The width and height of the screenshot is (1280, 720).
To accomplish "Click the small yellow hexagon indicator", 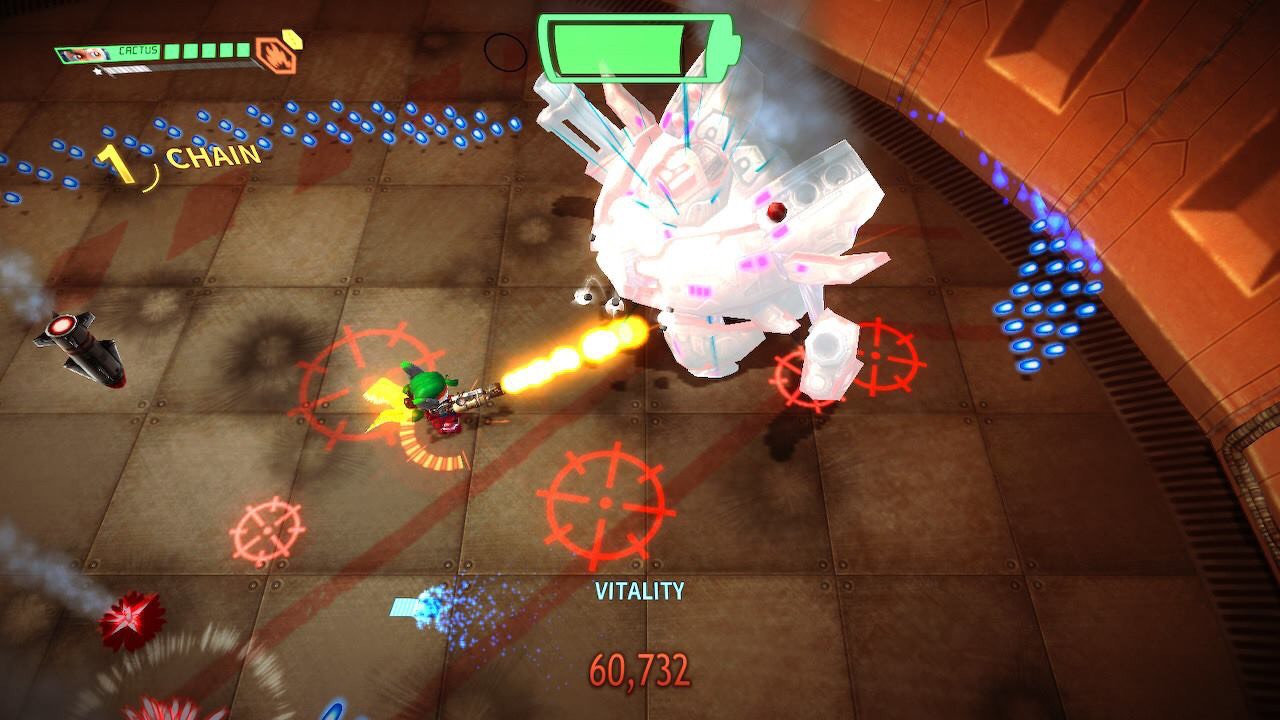I will pyautogui.click(x=291, y=38).
